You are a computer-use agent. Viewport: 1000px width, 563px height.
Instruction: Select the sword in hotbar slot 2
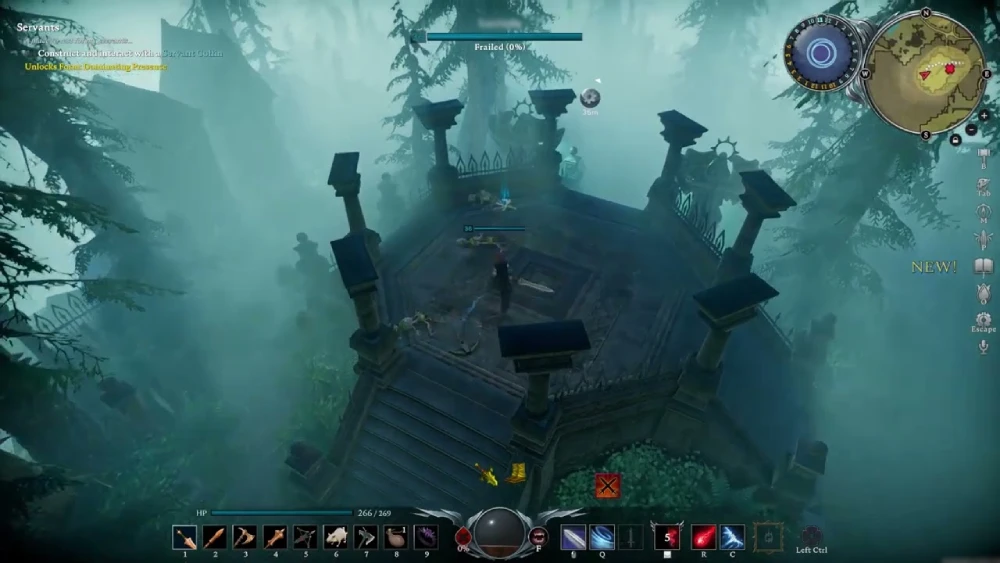[x=214, y=538]
